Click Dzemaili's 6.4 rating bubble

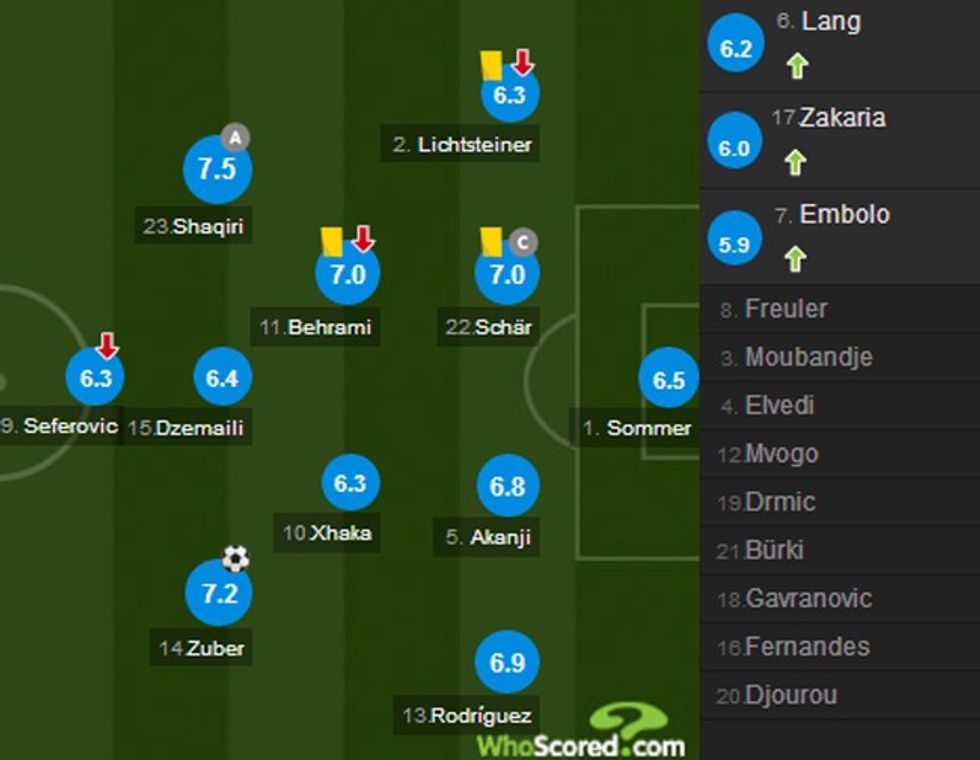pyautogui.click(x=222, y=378)
